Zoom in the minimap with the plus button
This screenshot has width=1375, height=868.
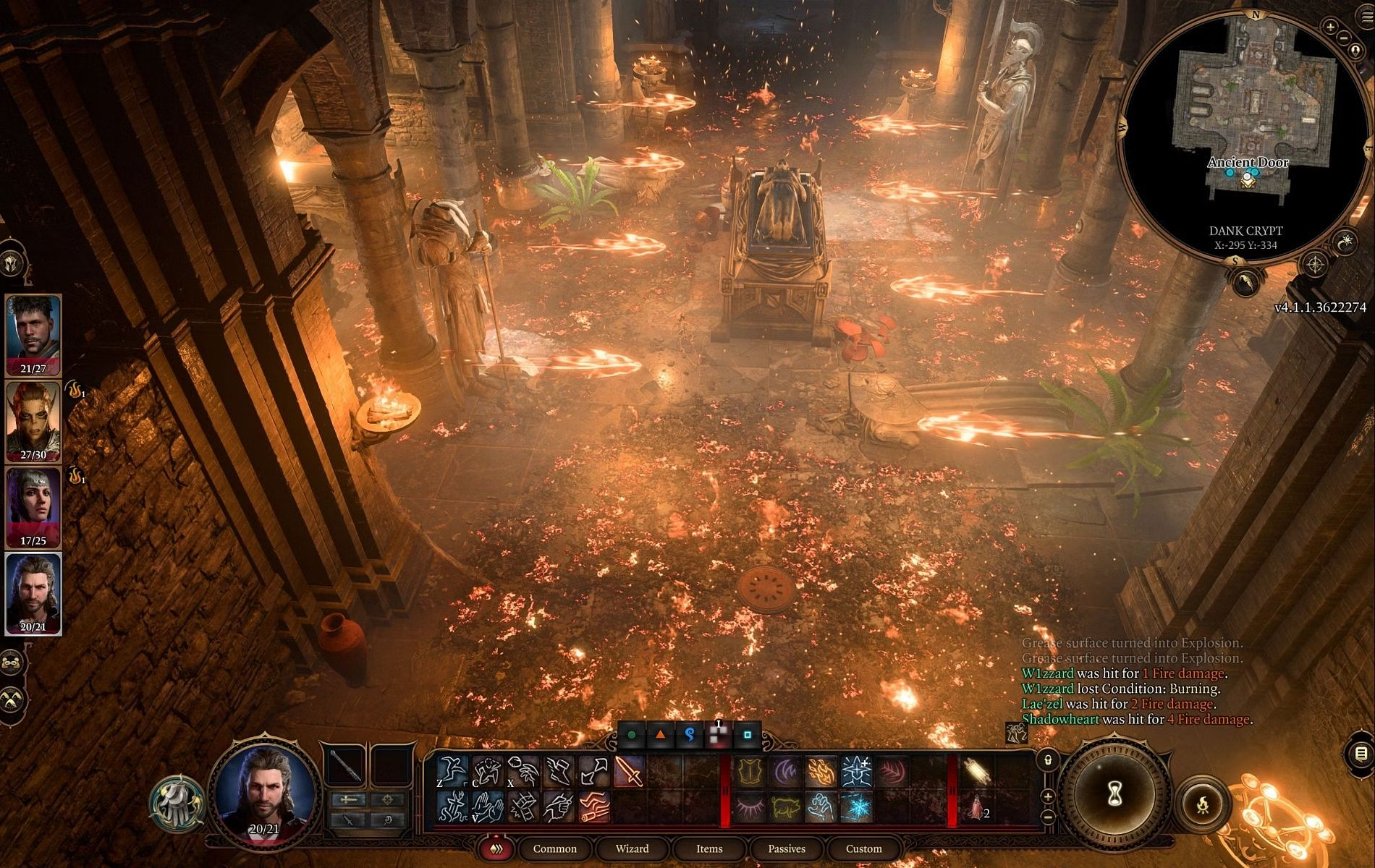(1330, 27)
